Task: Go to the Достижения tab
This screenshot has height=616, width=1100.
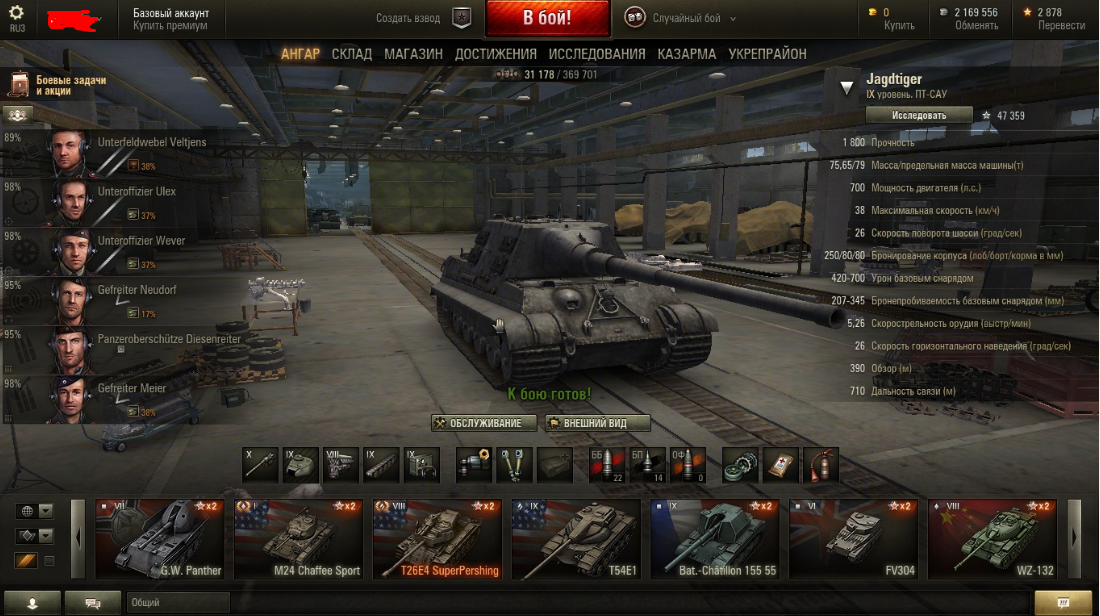Action: tap(495, 54)
